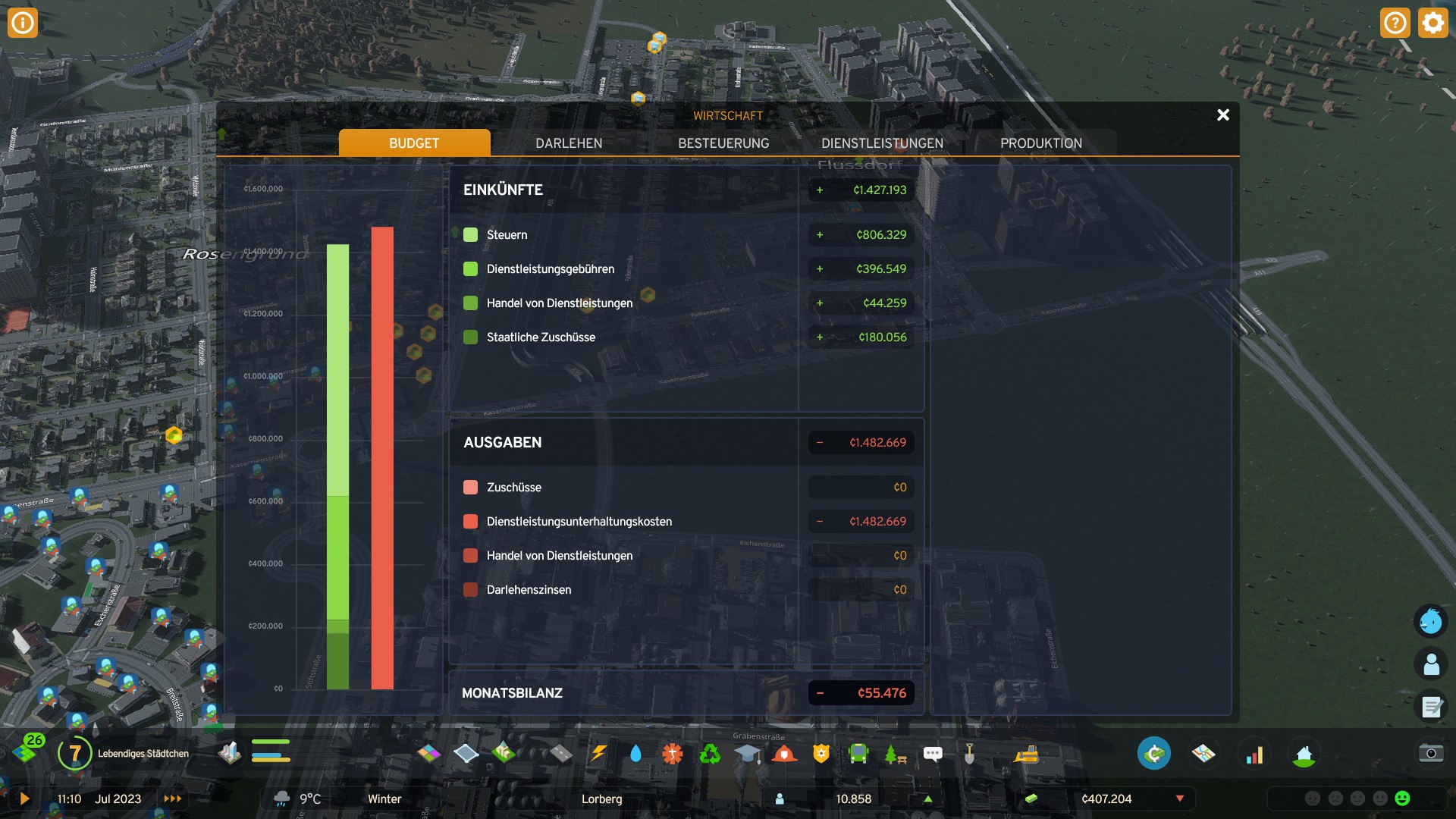
Task: Select the PRODUKTION tab
Action: point(1041,143)
